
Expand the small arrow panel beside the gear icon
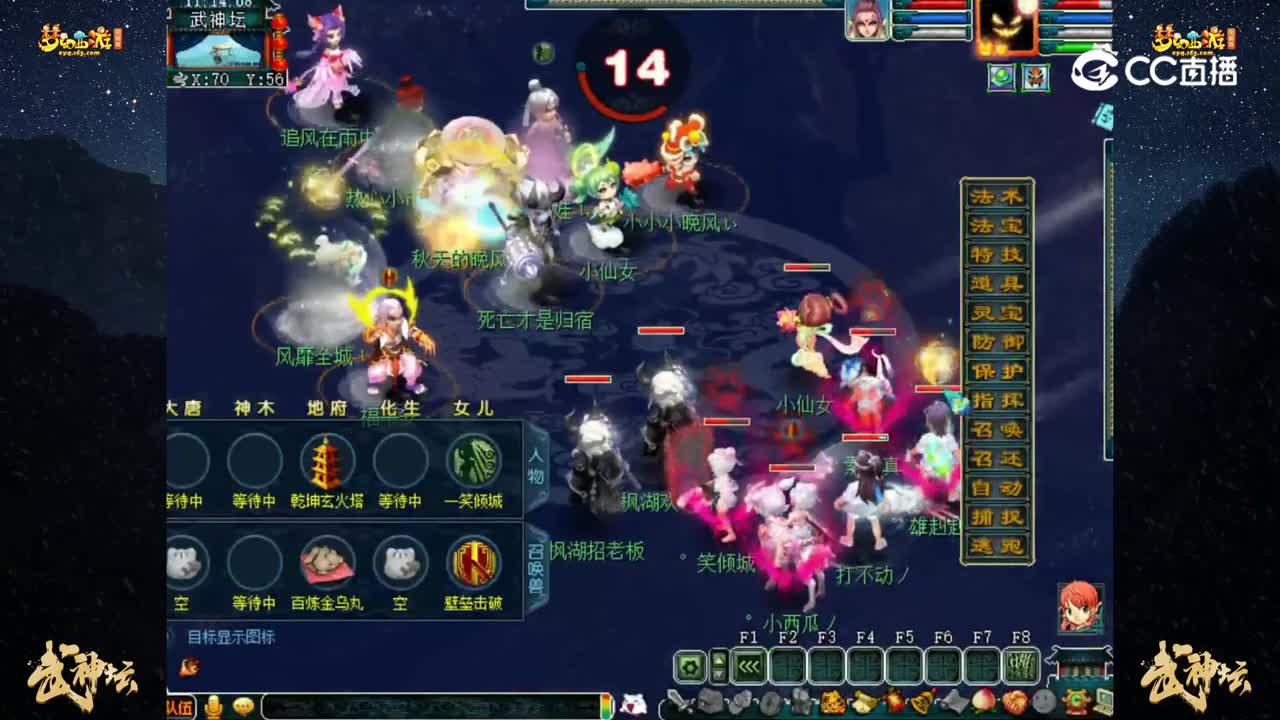pyautogui.click(x=718, y=665)
